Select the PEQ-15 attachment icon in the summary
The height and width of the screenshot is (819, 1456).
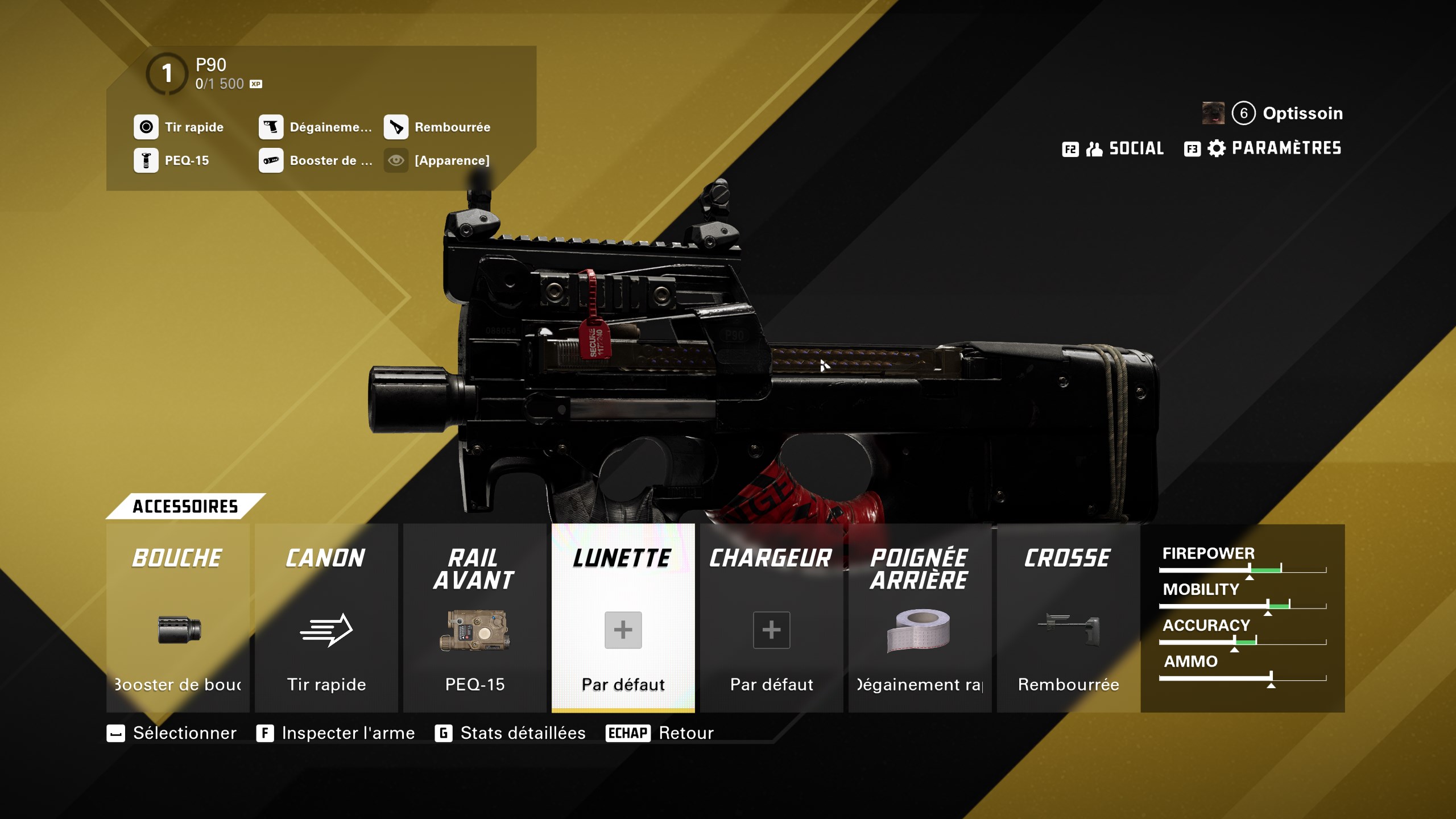[x=147, y=161]
